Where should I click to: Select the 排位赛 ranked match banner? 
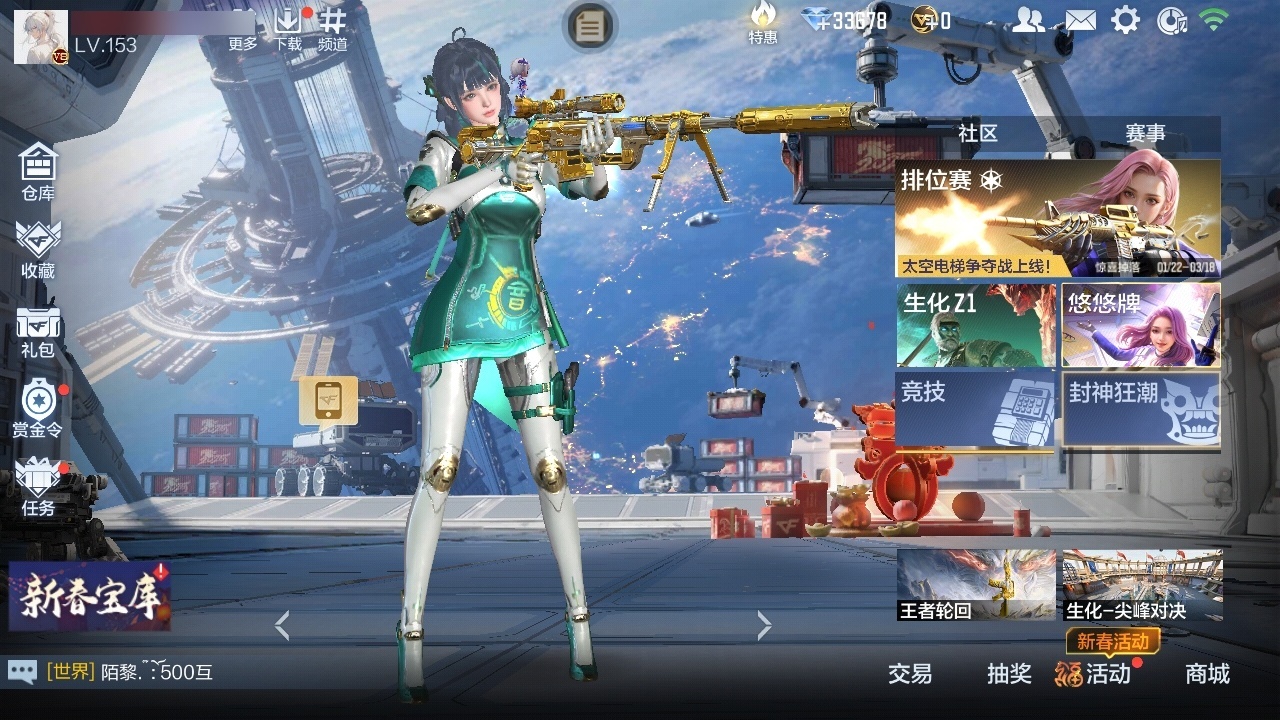click(x=1057, y=219)
